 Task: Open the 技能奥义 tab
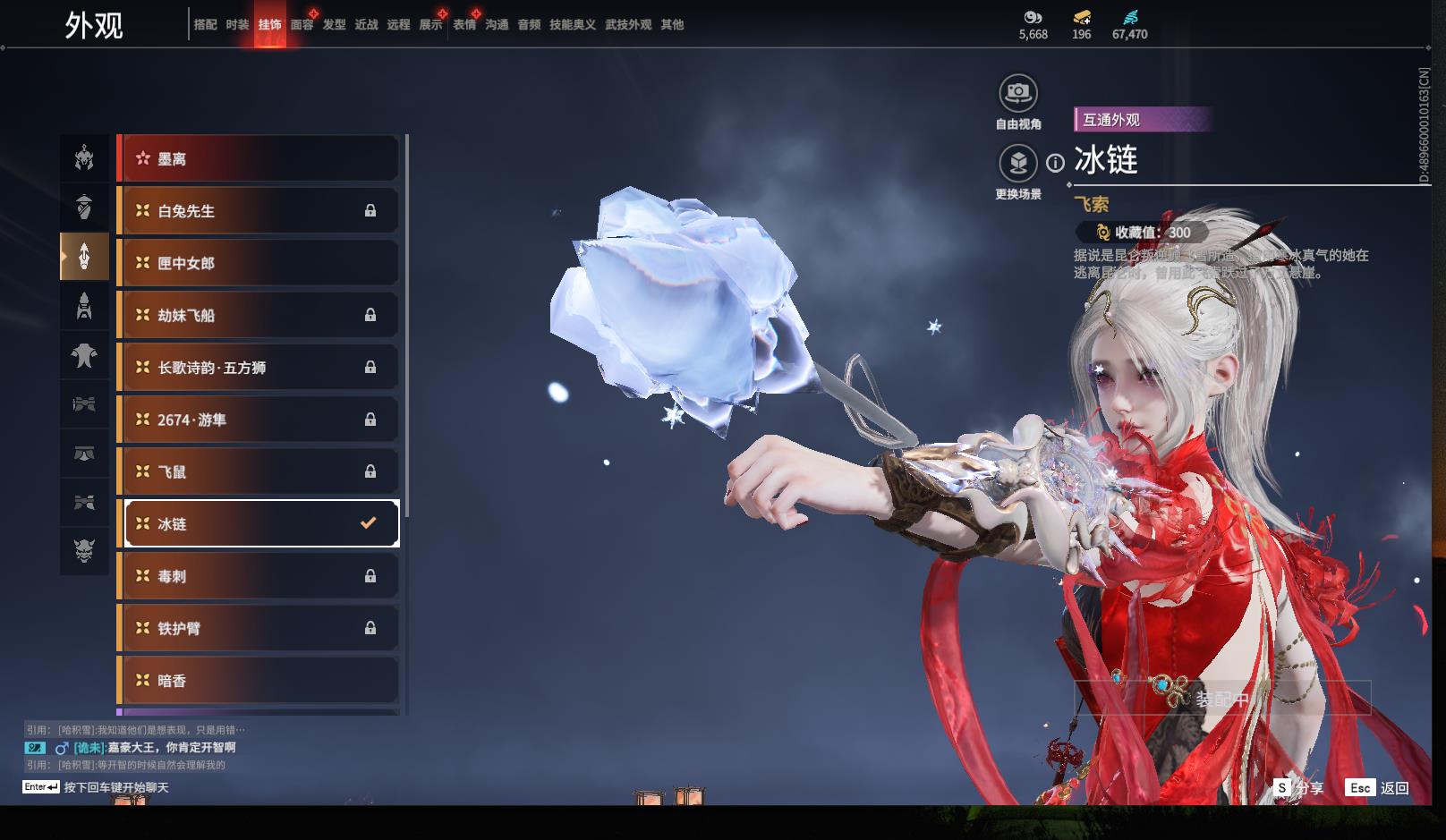(x=572, y=25)
